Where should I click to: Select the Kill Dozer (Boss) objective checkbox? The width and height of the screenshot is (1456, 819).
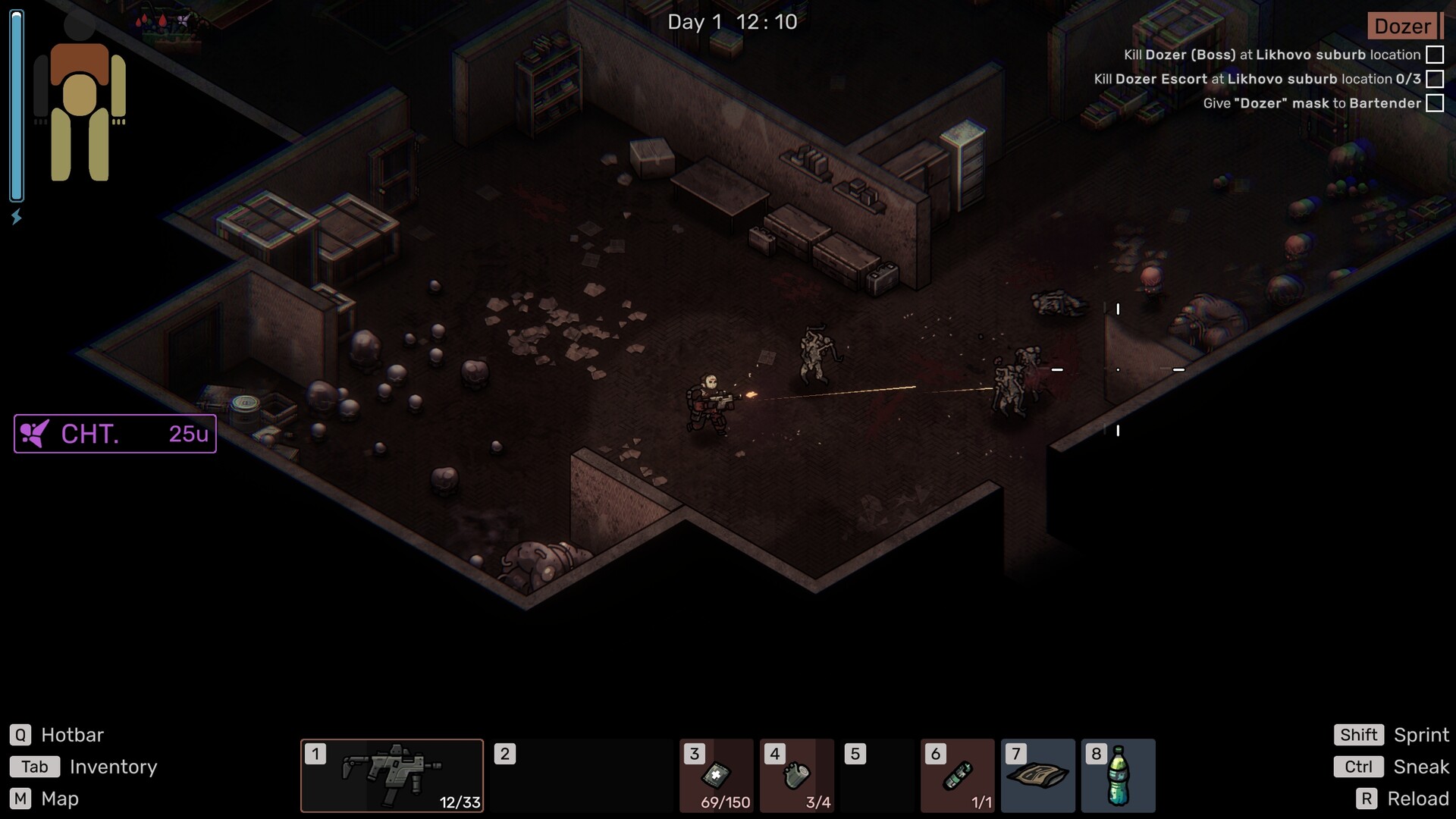pyautogui.click(x=1435, y=55)
